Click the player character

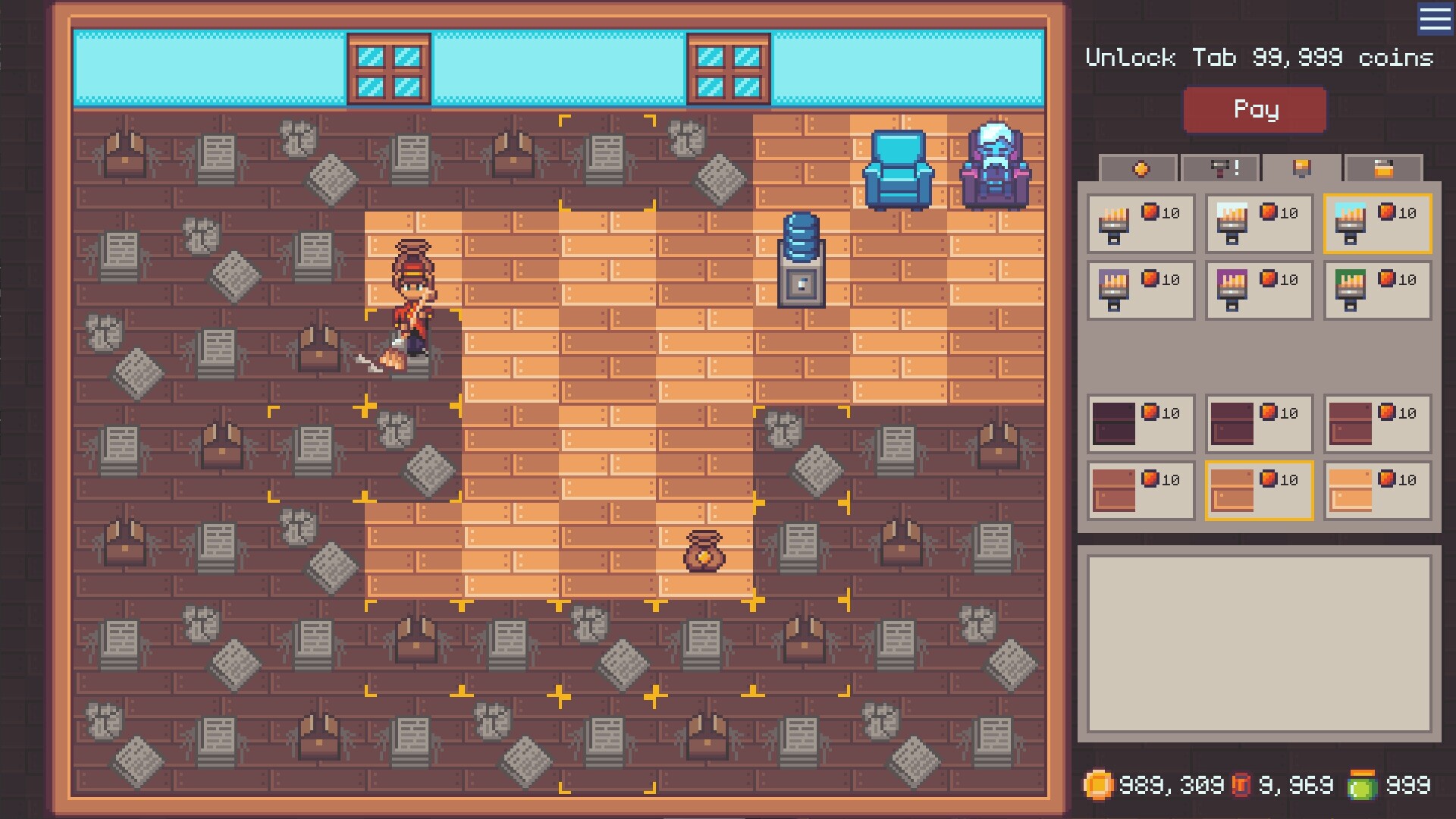tap(412, 303)
